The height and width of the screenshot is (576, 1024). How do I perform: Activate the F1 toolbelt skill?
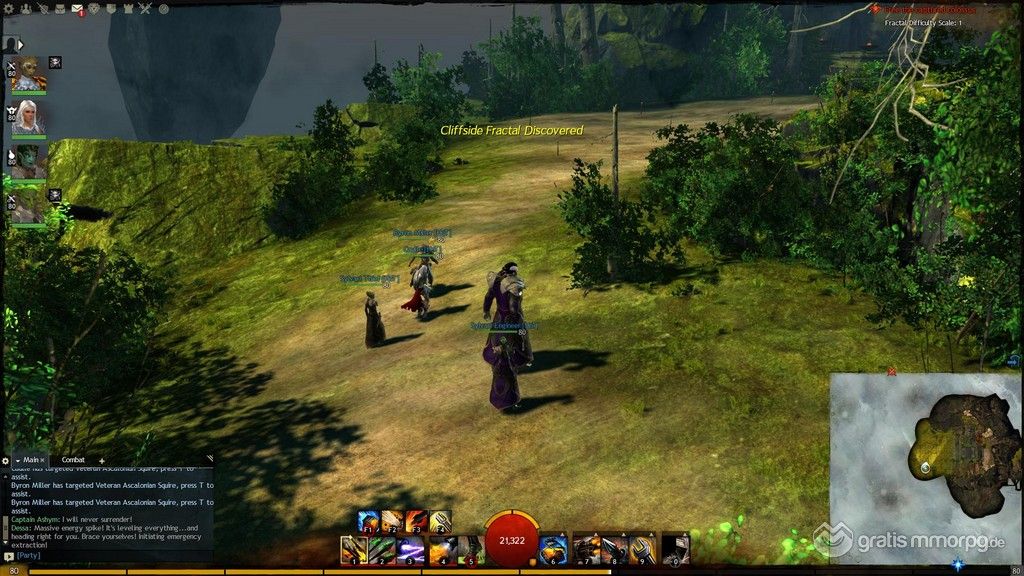tap(369, 521)
